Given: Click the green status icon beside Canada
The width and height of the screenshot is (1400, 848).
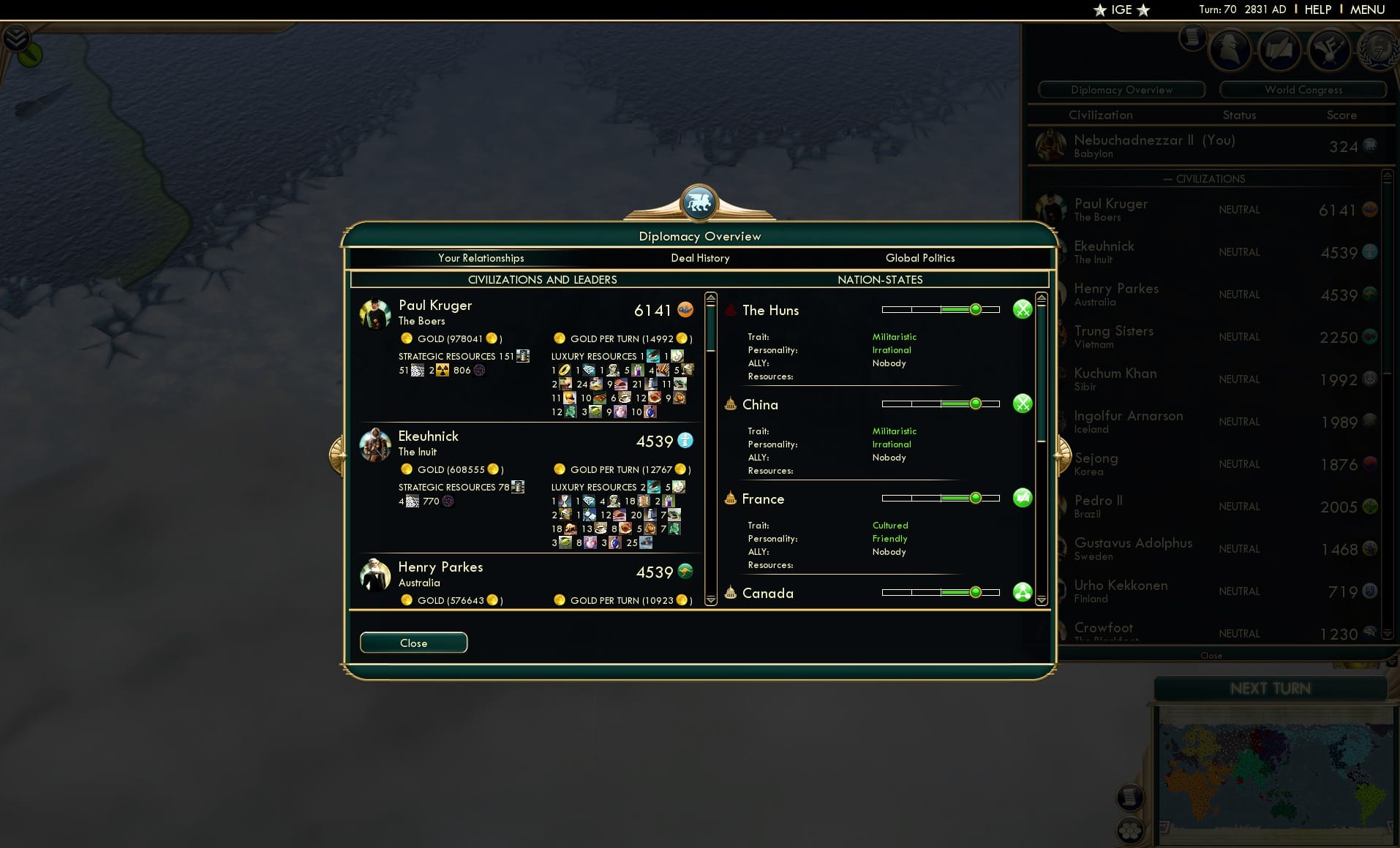Looking at the screenshot, I should point(1023,592).
